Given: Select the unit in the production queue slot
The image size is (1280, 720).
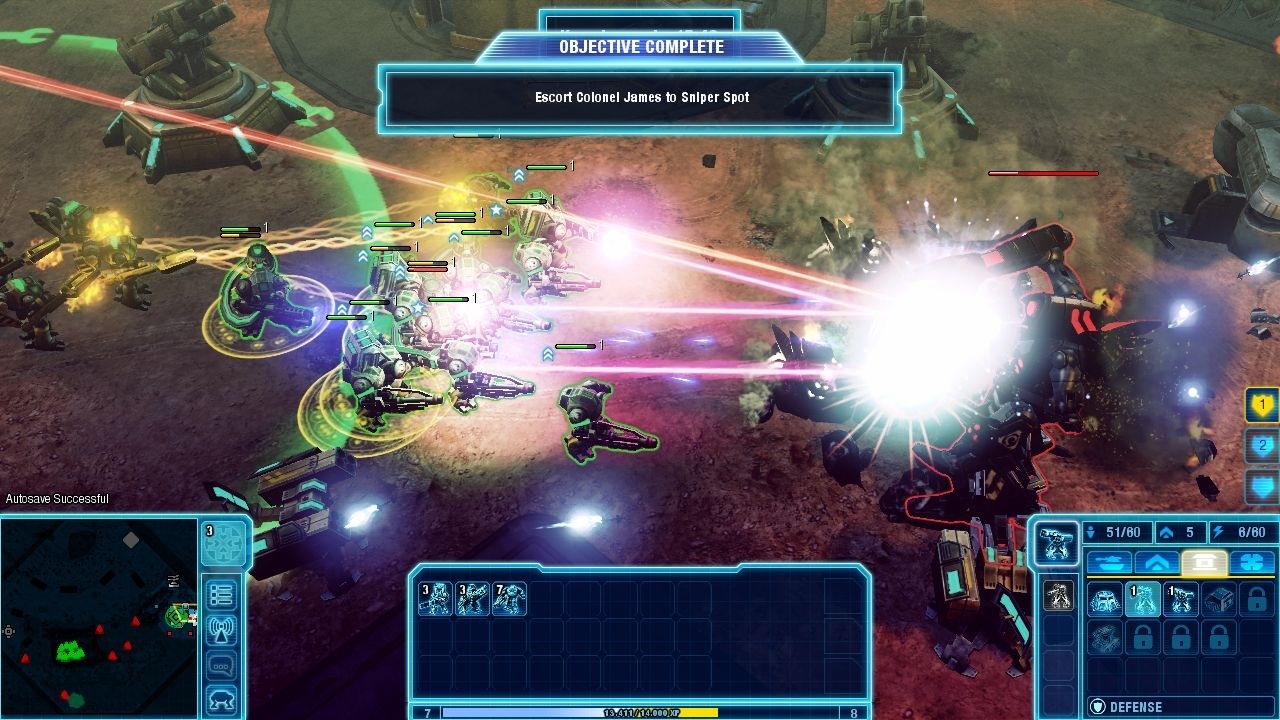Looking at the screenshot, I should click(1057, 596).
